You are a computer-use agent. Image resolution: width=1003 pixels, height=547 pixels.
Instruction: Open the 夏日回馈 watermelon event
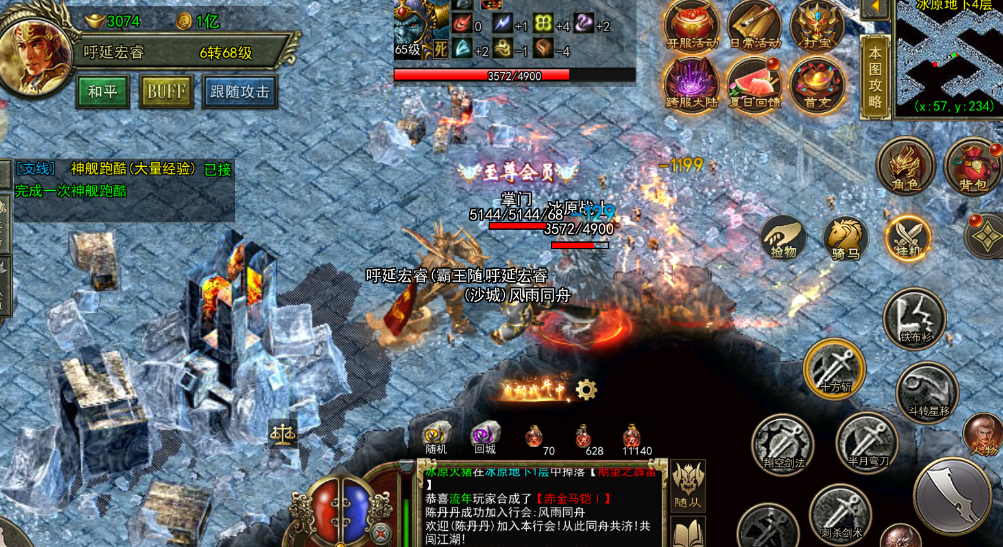pos(755,84)
